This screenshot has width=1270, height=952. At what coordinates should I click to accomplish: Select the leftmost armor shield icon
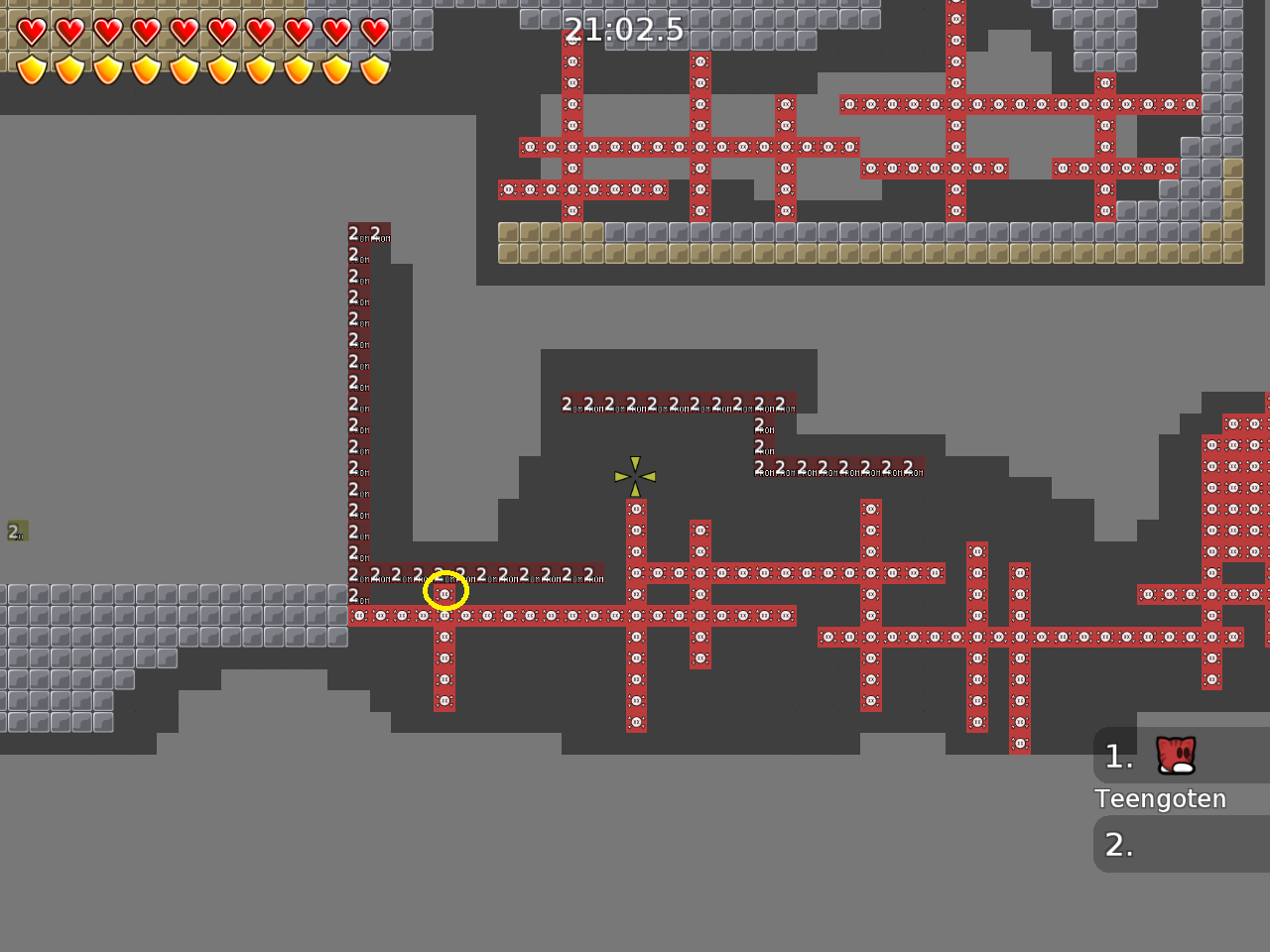coord(33,69)
